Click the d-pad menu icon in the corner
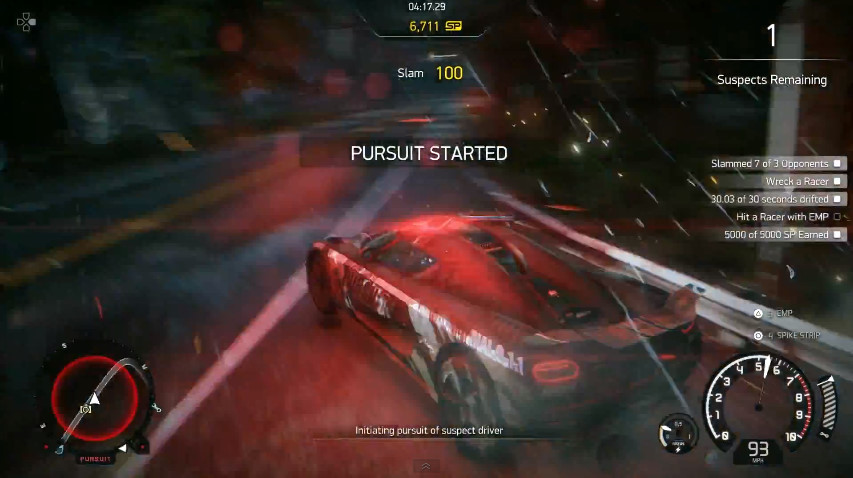Screen dimensions: 853x478 25,20
